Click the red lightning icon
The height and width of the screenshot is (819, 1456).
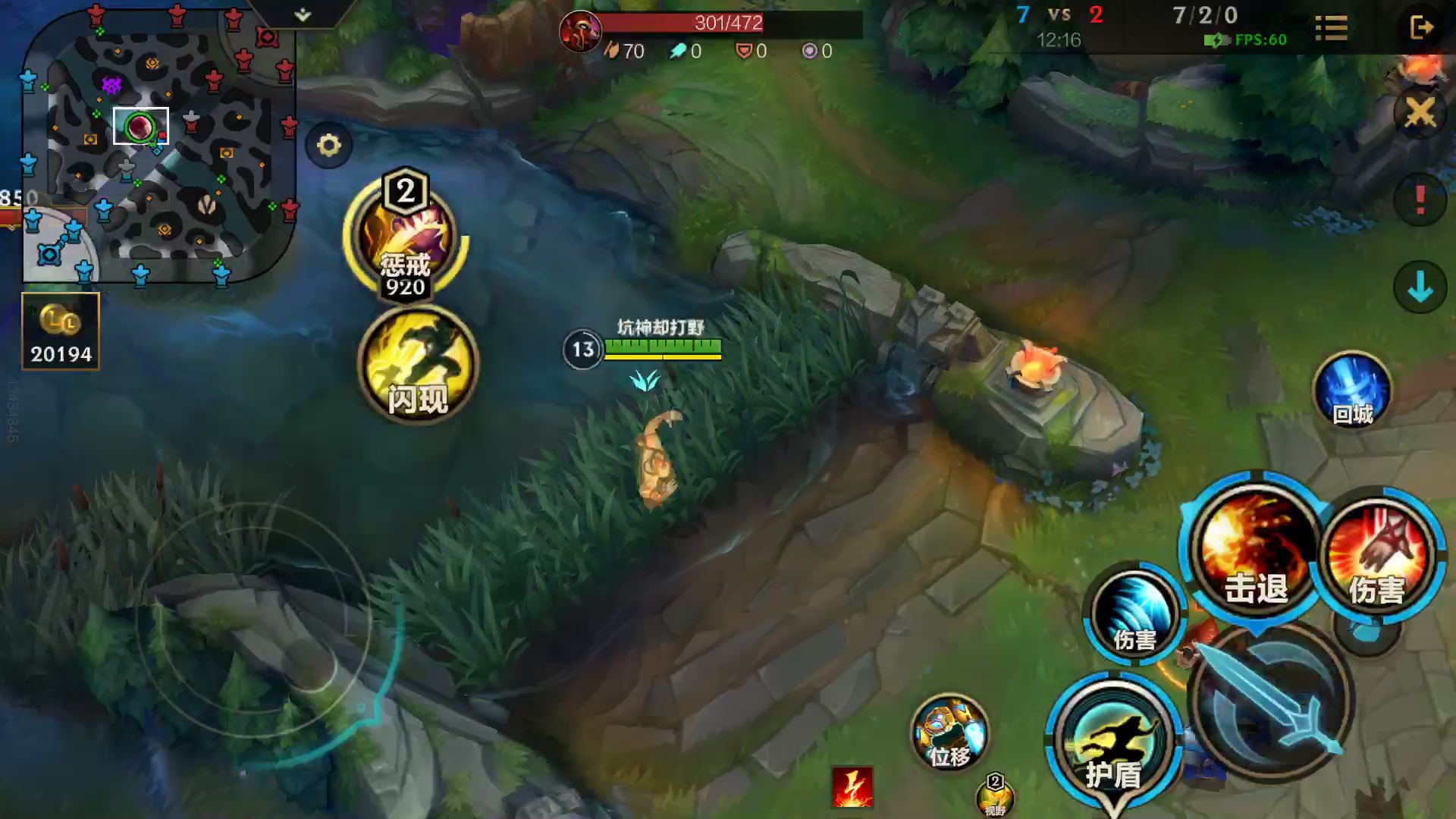coord(852,787)
